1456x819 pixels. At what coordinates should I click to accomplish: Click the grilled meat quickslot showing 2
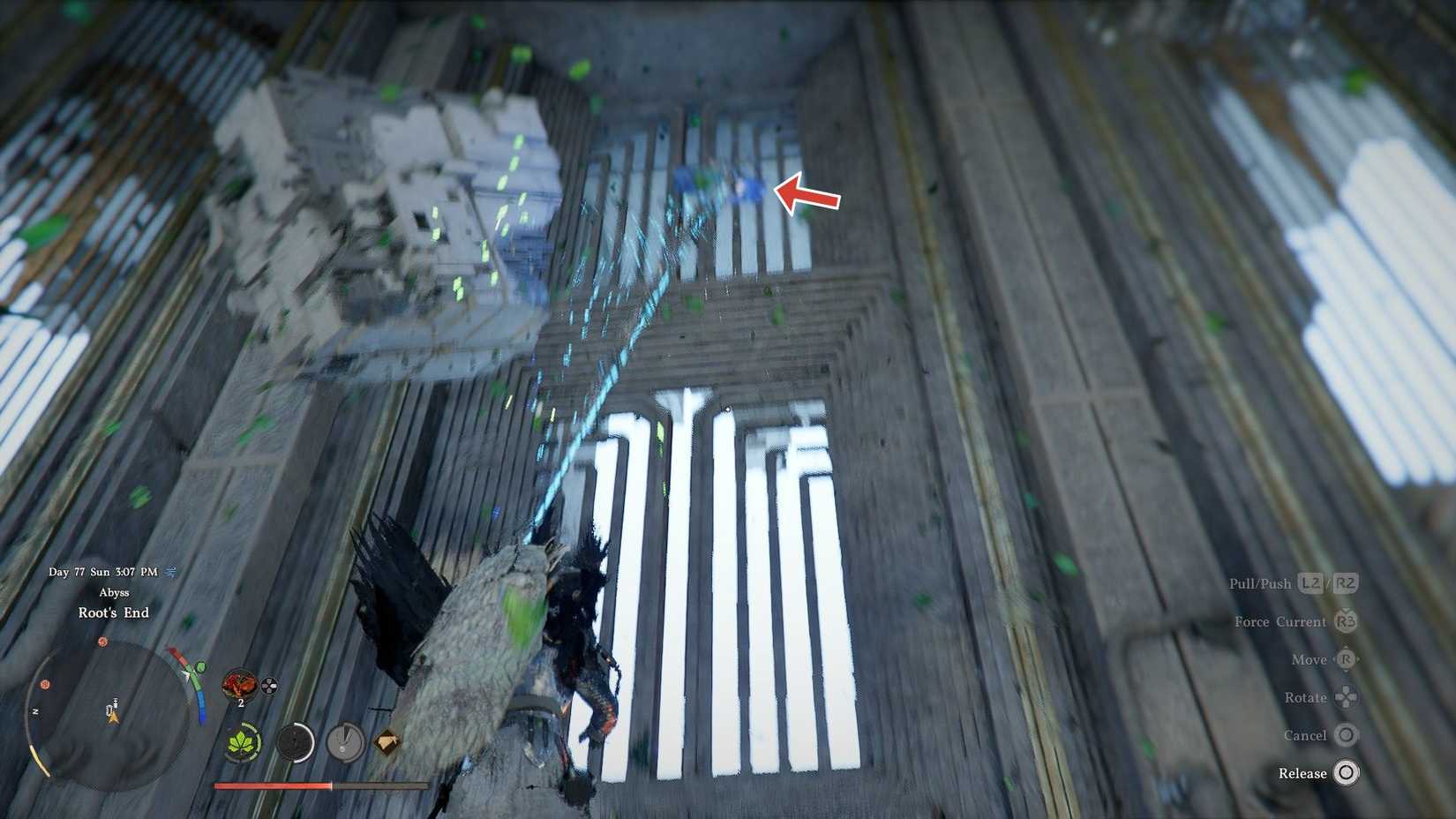coord(238,685)
